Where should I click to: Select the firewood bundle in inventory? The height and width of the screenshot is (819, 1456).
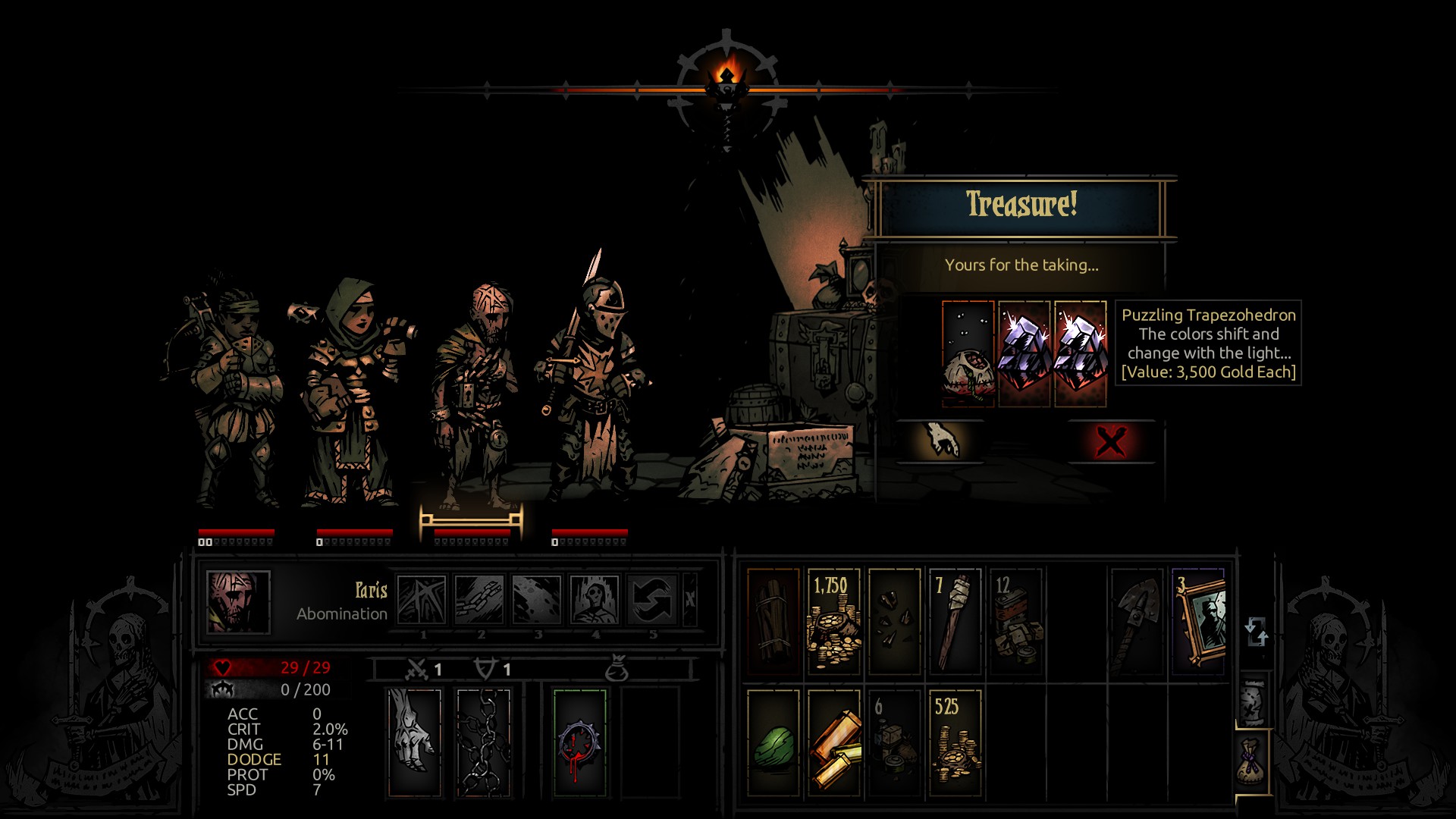[773, 621]
